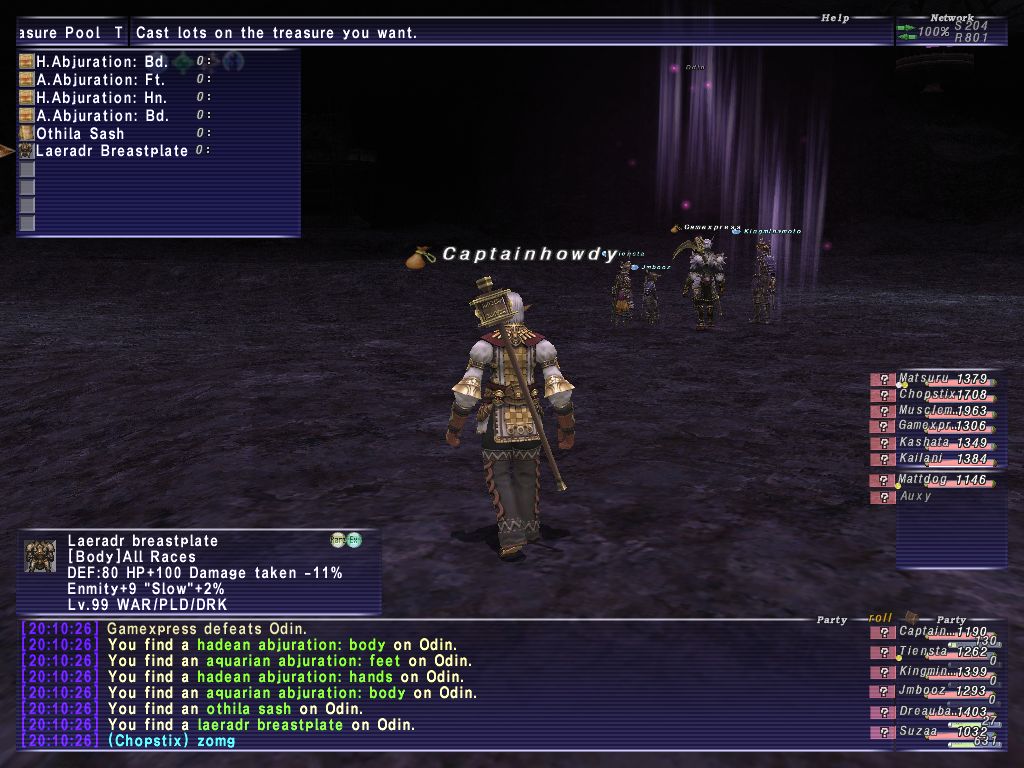The image size is (1024, 768).
Task: Select H.Abjuration: Bd. in the treasure pool
Action: [x=101, y=62]
